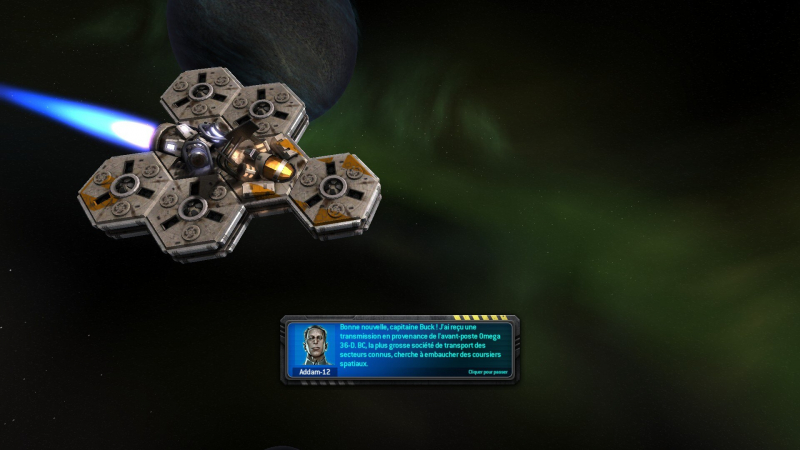Click "Cliquer pour passer" to skip dialogue
Viewport: 800px width, 450px height.
pyautogui.click(x=489, y=372)
